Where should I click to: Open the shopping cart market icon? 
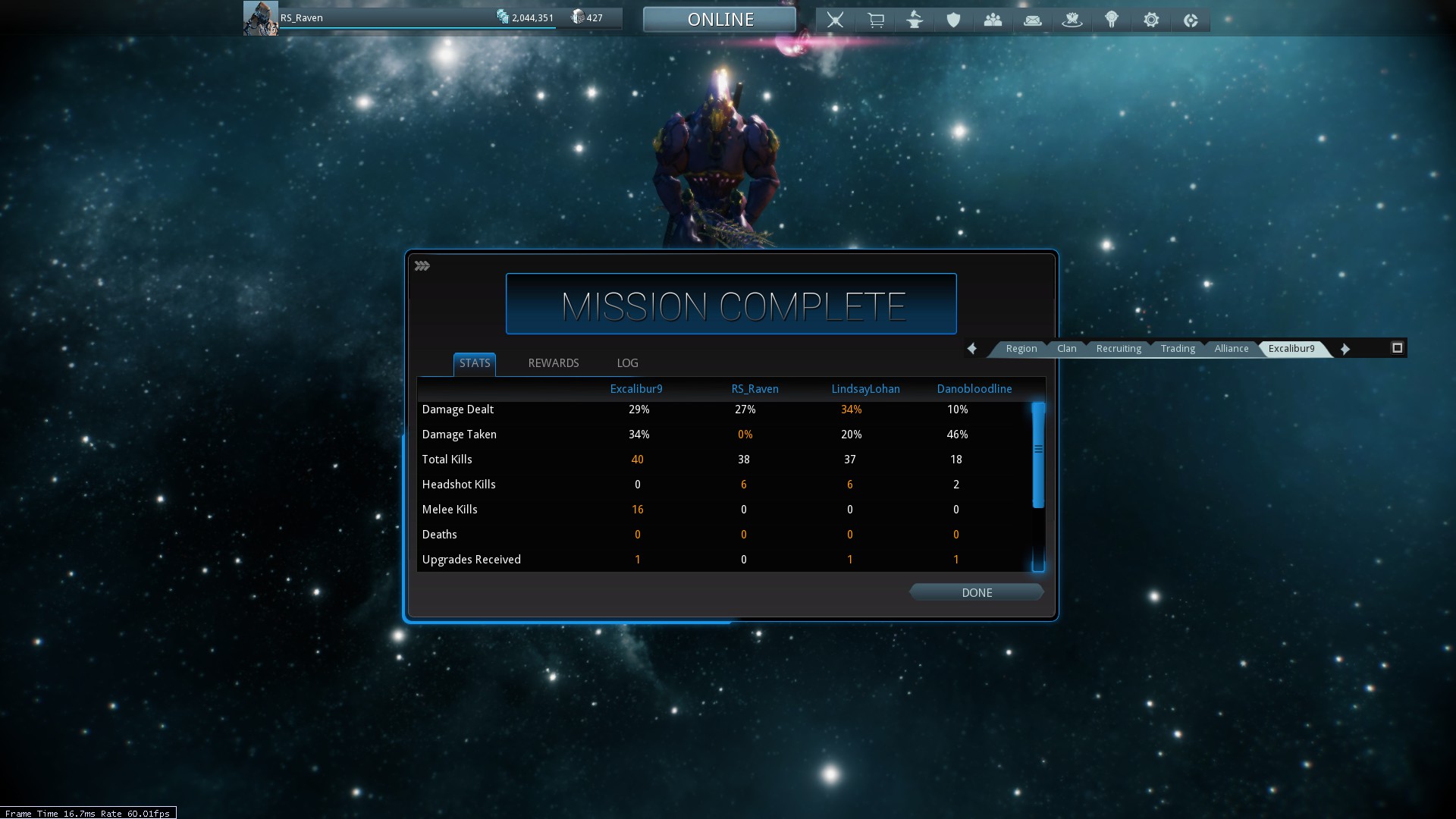click(875, 20)
